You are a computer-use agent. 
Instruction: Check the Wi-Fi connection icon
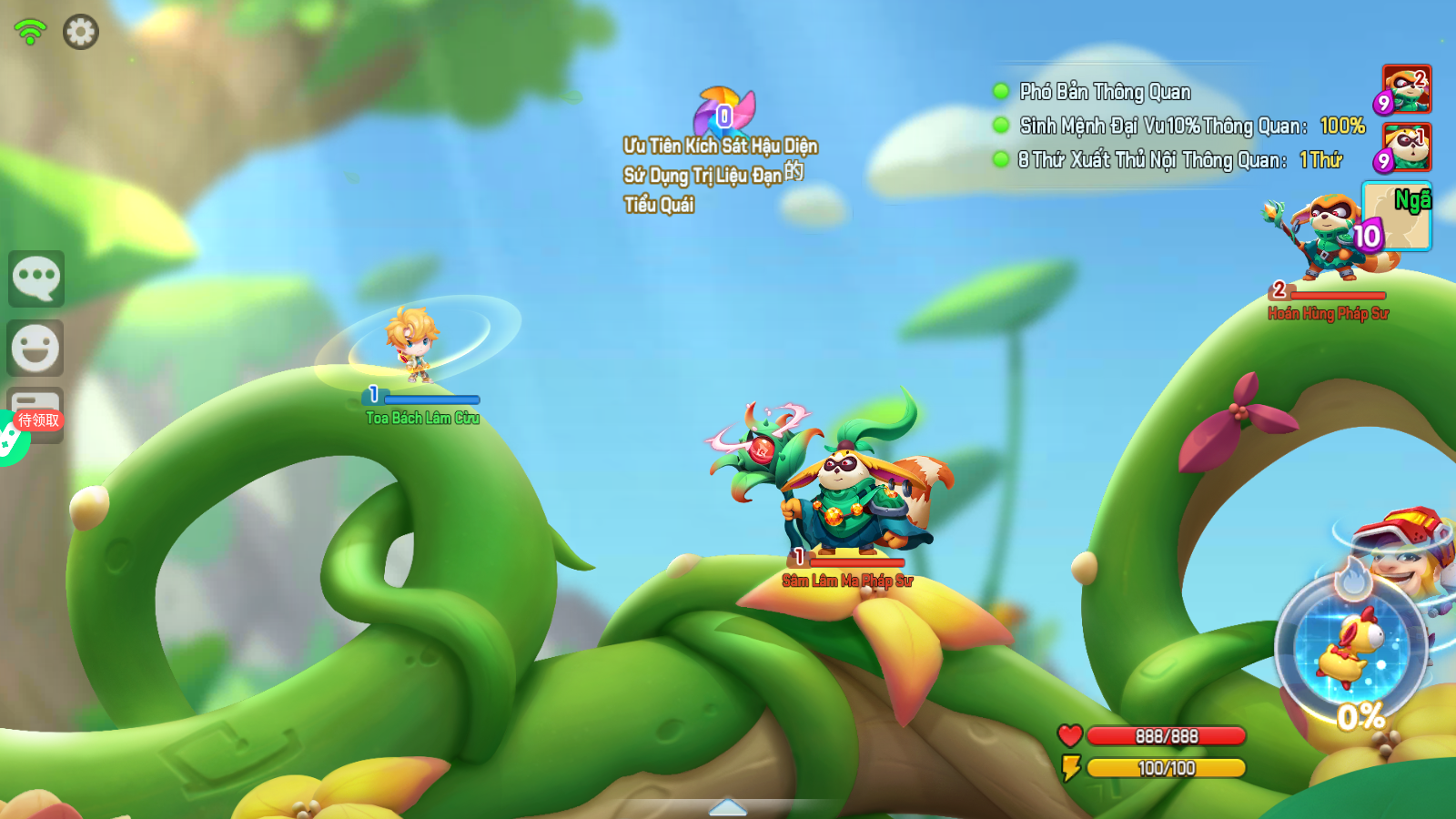30,32
